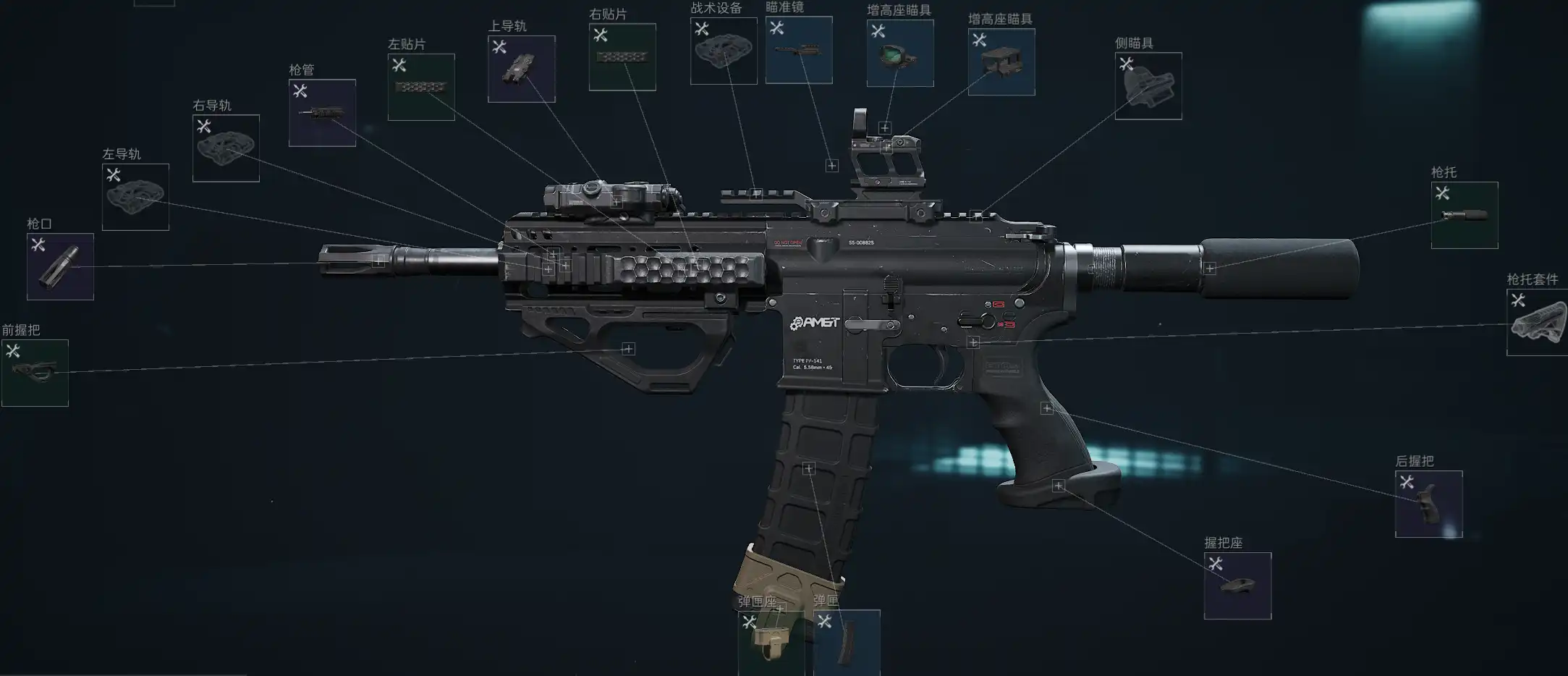Click the 弹匣座 magazine well slot
Viewport: 1568px width, 676px height.
click(x=770, y=643)
